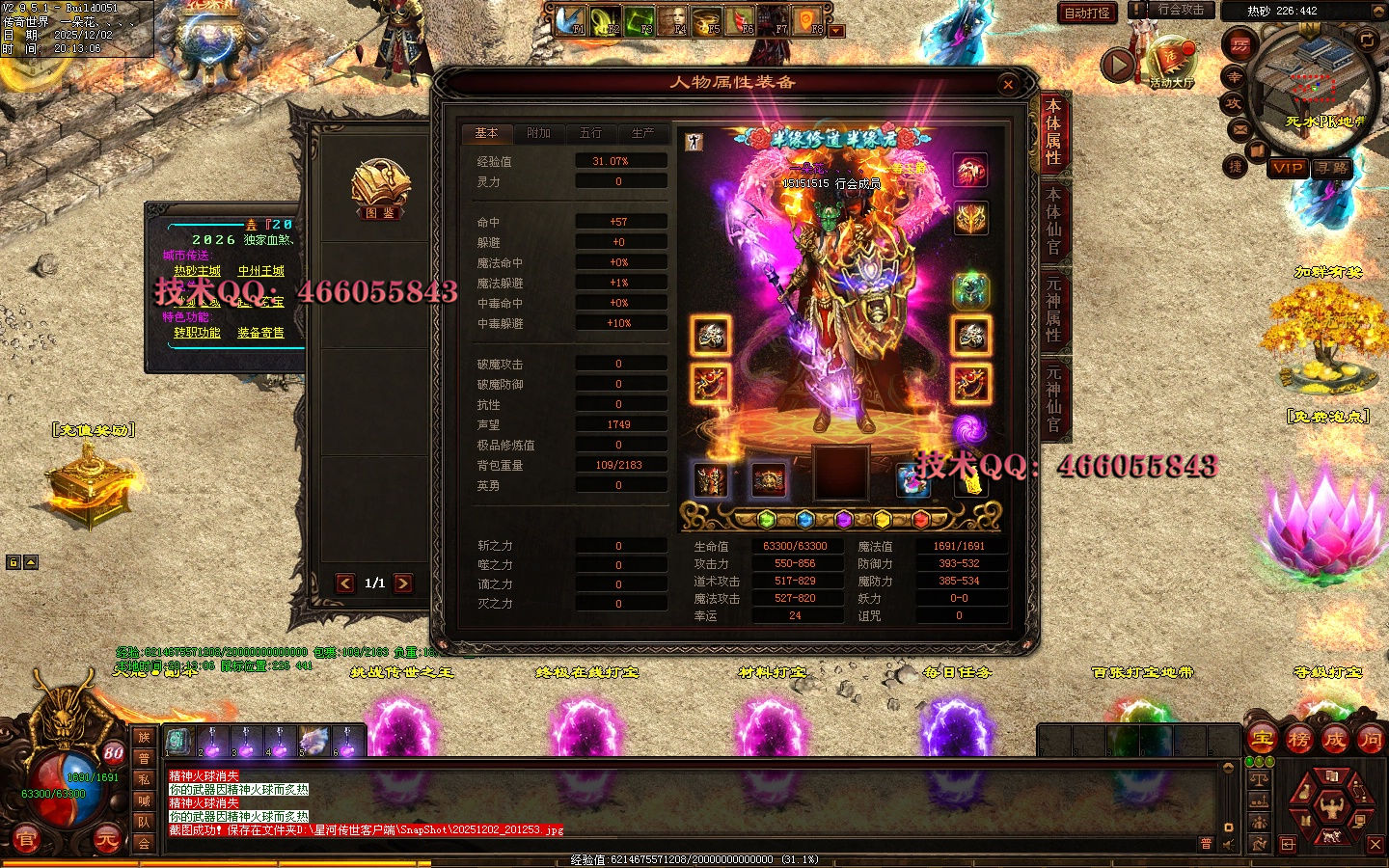This screenshot has height=868, width=1389.
Task: Teleport via the 热砂王城 link
Action: [x=198, y=271]
